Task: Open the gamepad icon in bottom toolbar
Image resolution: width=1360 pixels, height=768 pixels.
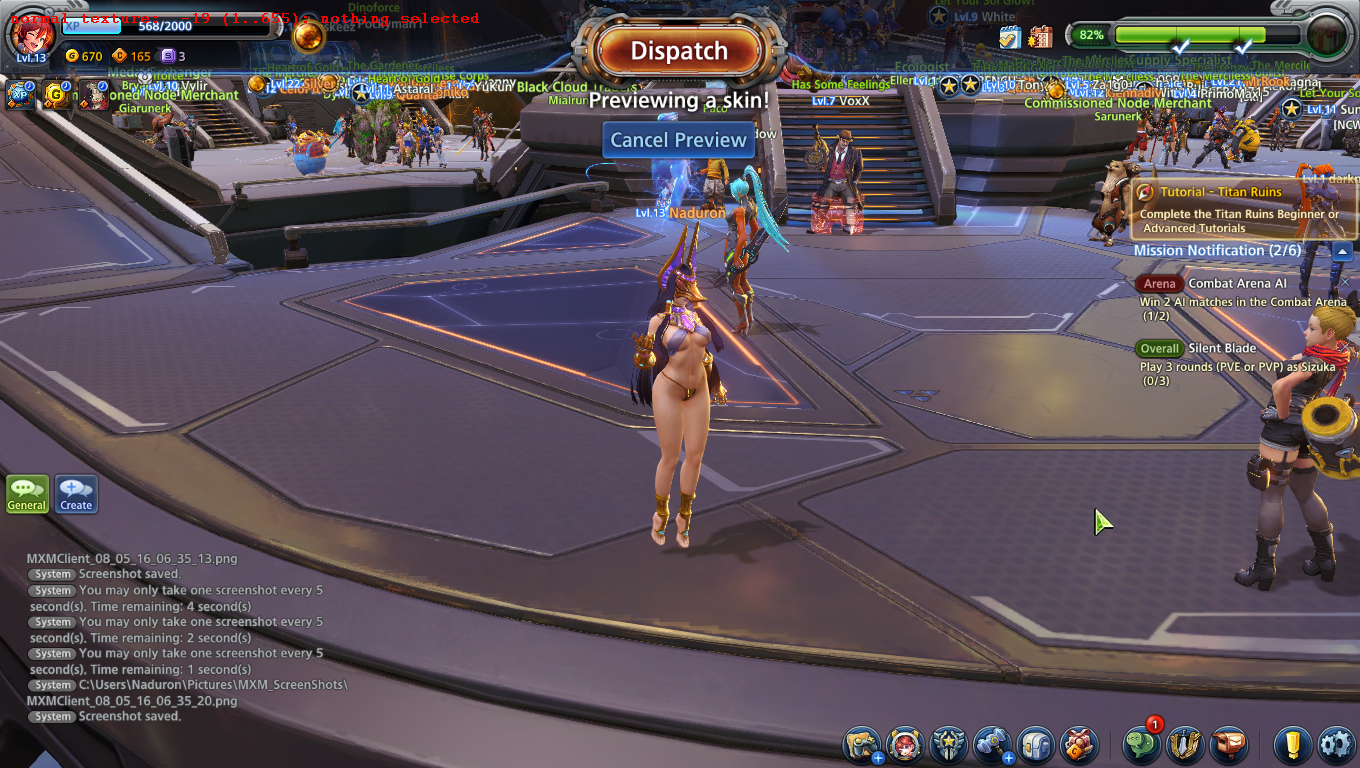Action: [x=861, y=745]
